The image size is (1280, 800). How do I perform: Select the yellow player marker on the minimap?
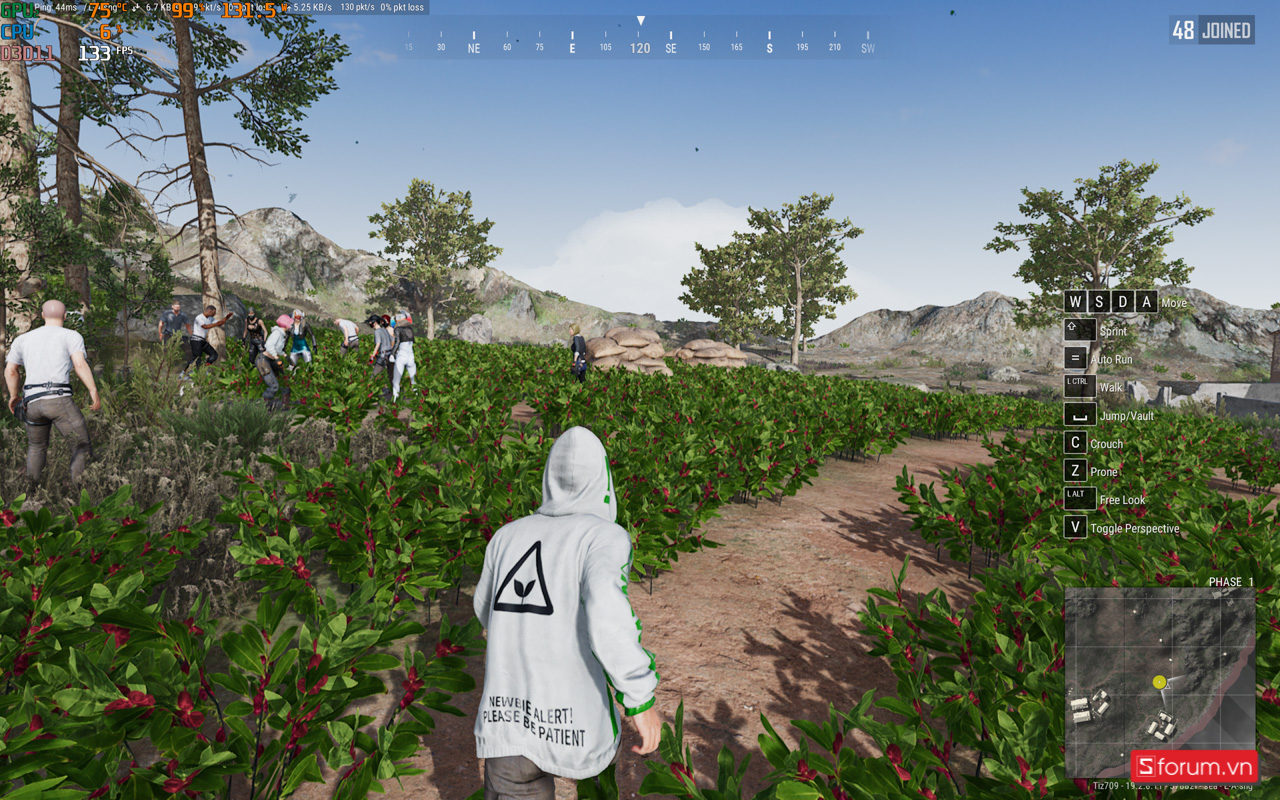coord(1159,682)
